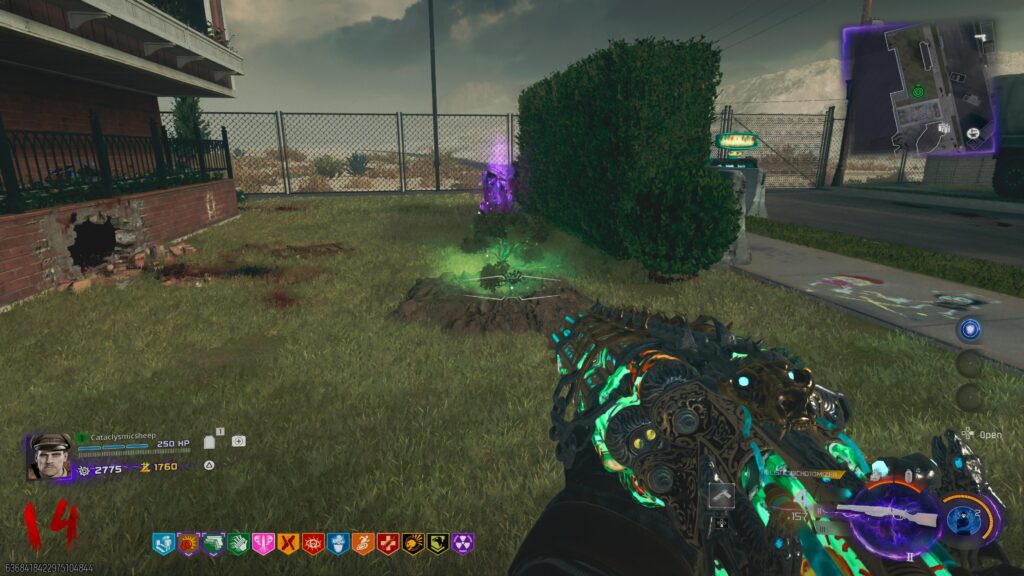The image size is (1024, 576).
Task: Click the pistol perk icon
Action: point(213,543)
